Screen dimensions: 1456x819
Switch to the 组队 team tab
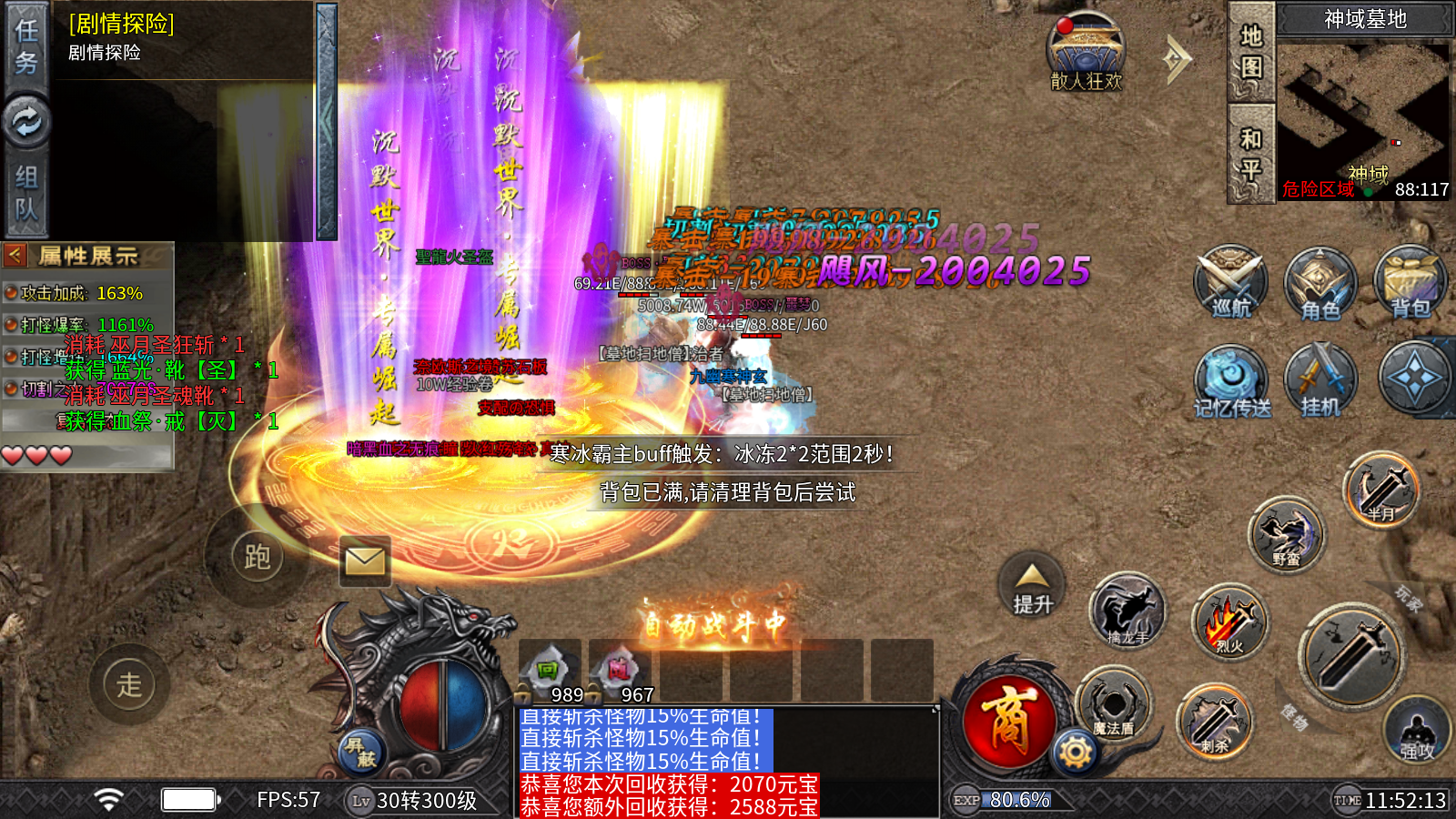click(25, 193)
